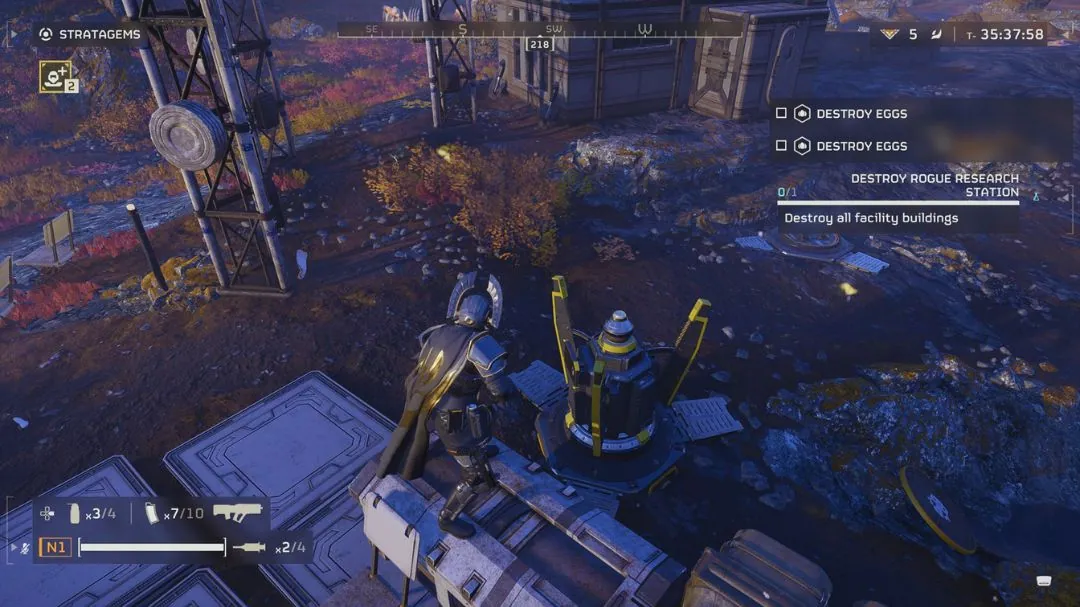The width and height of the screenshot is (1080, 607).
Task: Use the stim syringe icon
Action: (248, 547)
